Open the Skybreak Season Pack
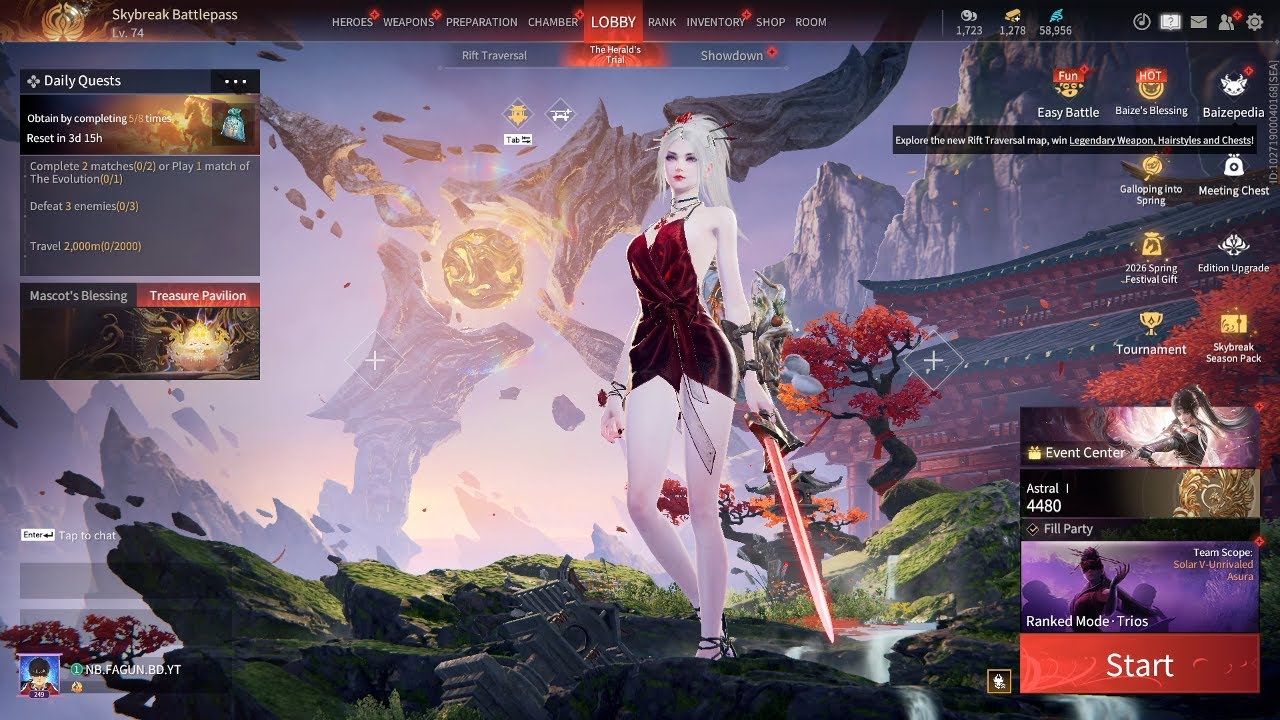The width and height of the screenshot is (1280, 720). 1233,337
